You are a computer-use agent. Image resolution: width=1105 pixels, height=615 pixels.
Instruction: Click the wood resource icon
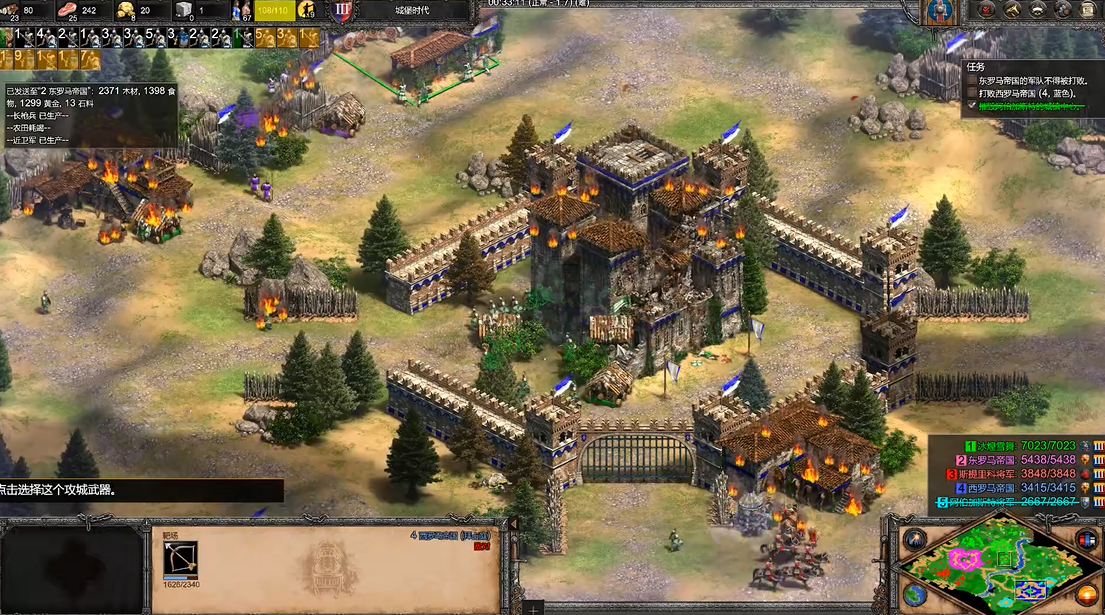[10, 10]
